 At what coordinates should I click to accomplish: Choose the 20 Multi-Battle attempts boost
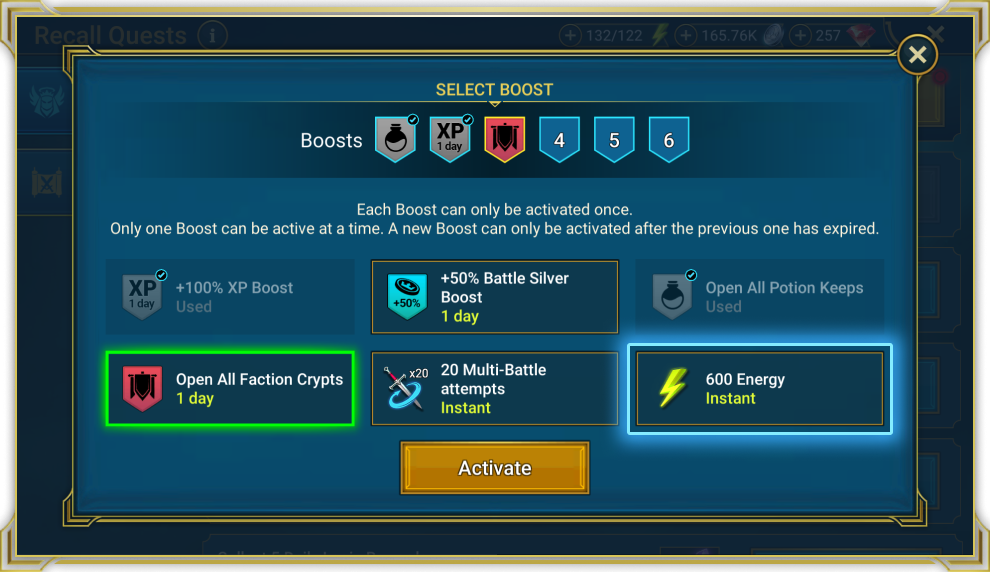tap(494, 389)
